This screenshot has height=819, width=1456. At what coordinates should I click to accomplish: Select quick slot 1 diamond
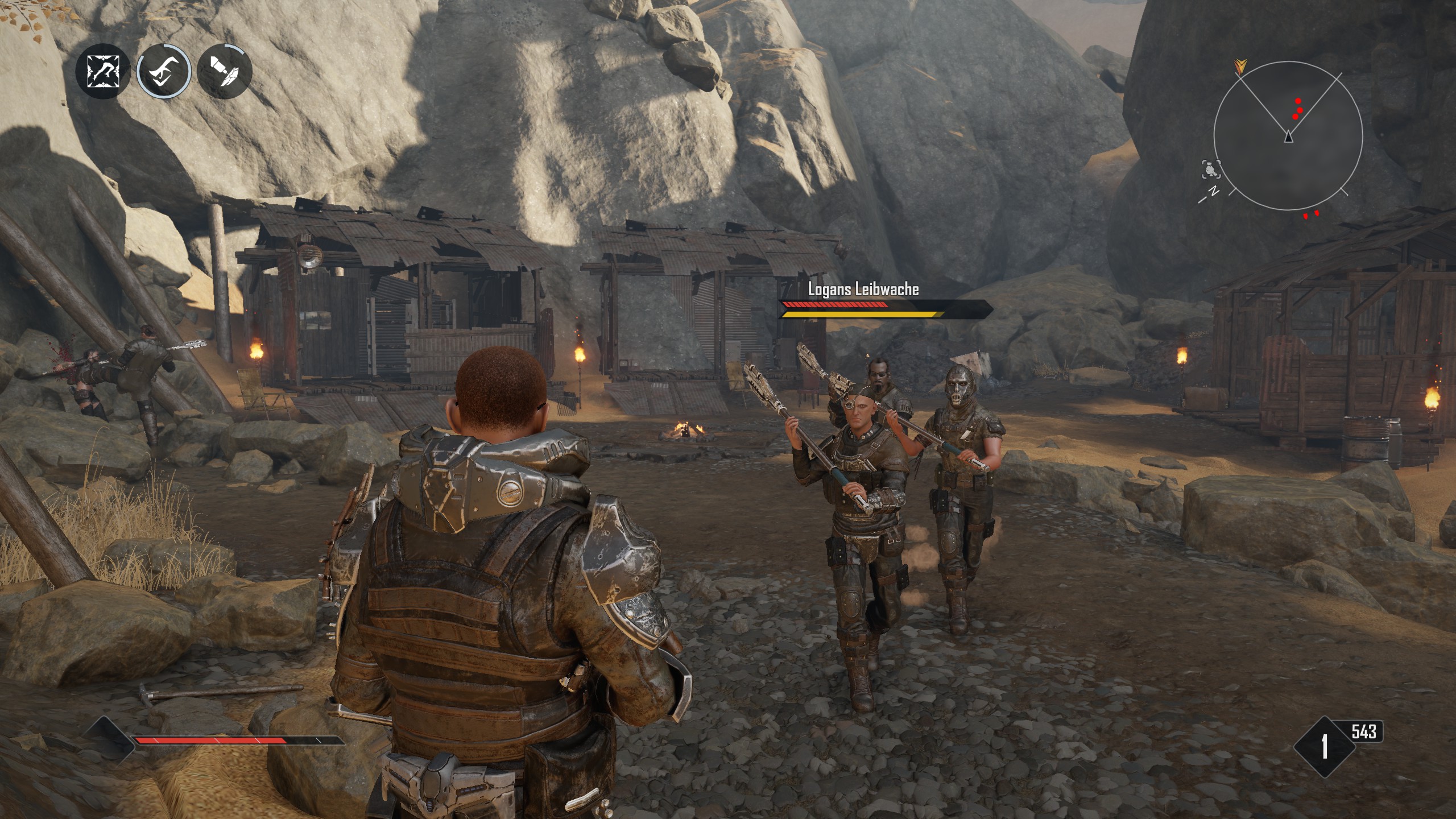(1324, 746)
